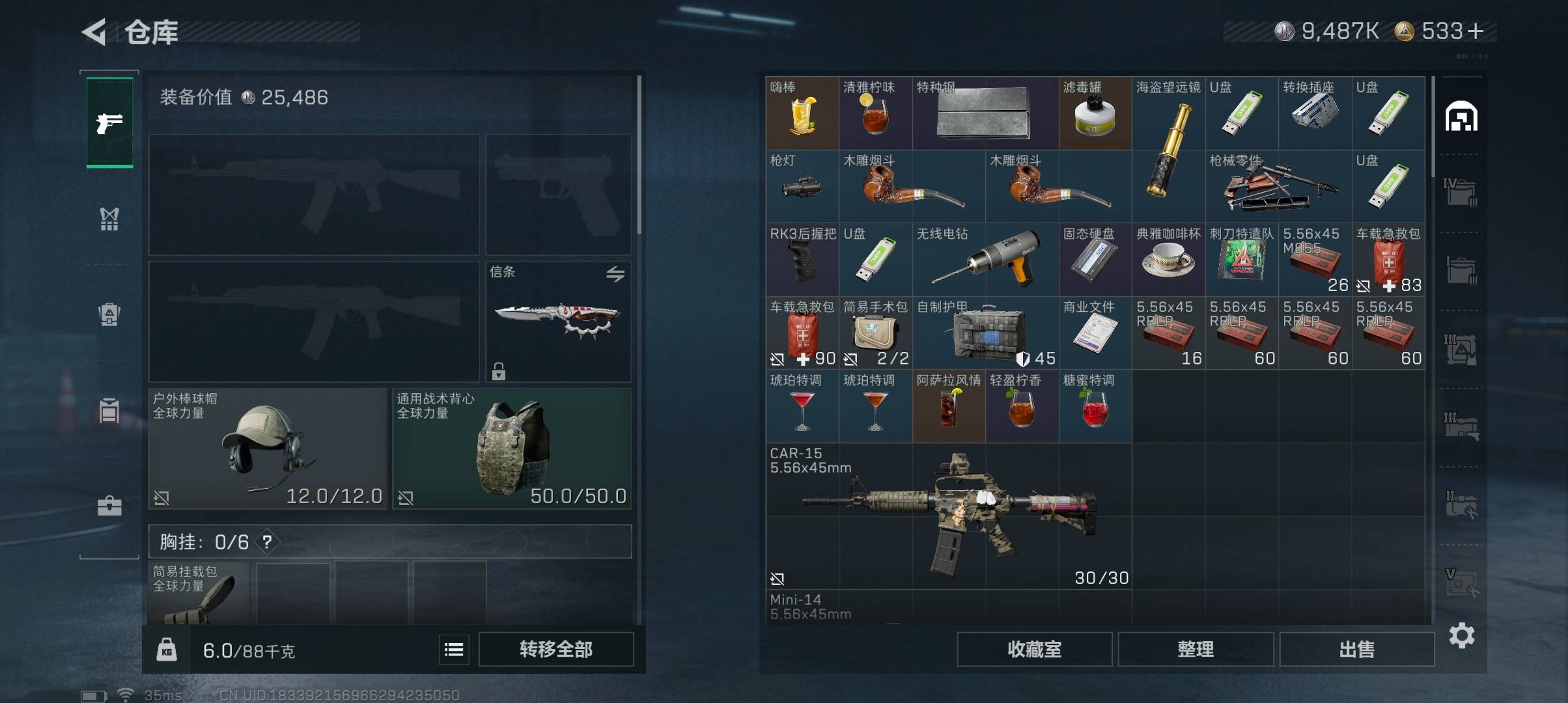Toggle the loadout list view icon
Screen dimensions: 1568x703
(454, 649)
